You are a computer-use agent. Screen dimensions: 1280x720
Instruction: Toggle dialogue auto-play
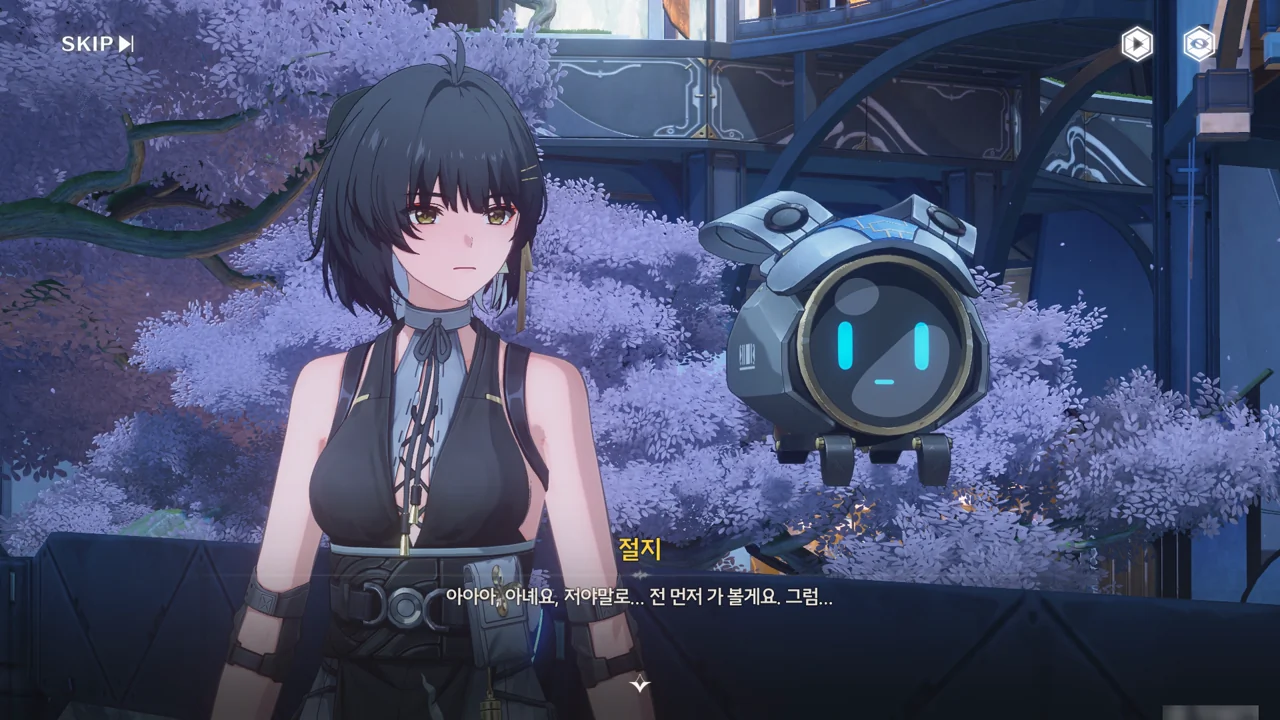[x=1136, y=44]
